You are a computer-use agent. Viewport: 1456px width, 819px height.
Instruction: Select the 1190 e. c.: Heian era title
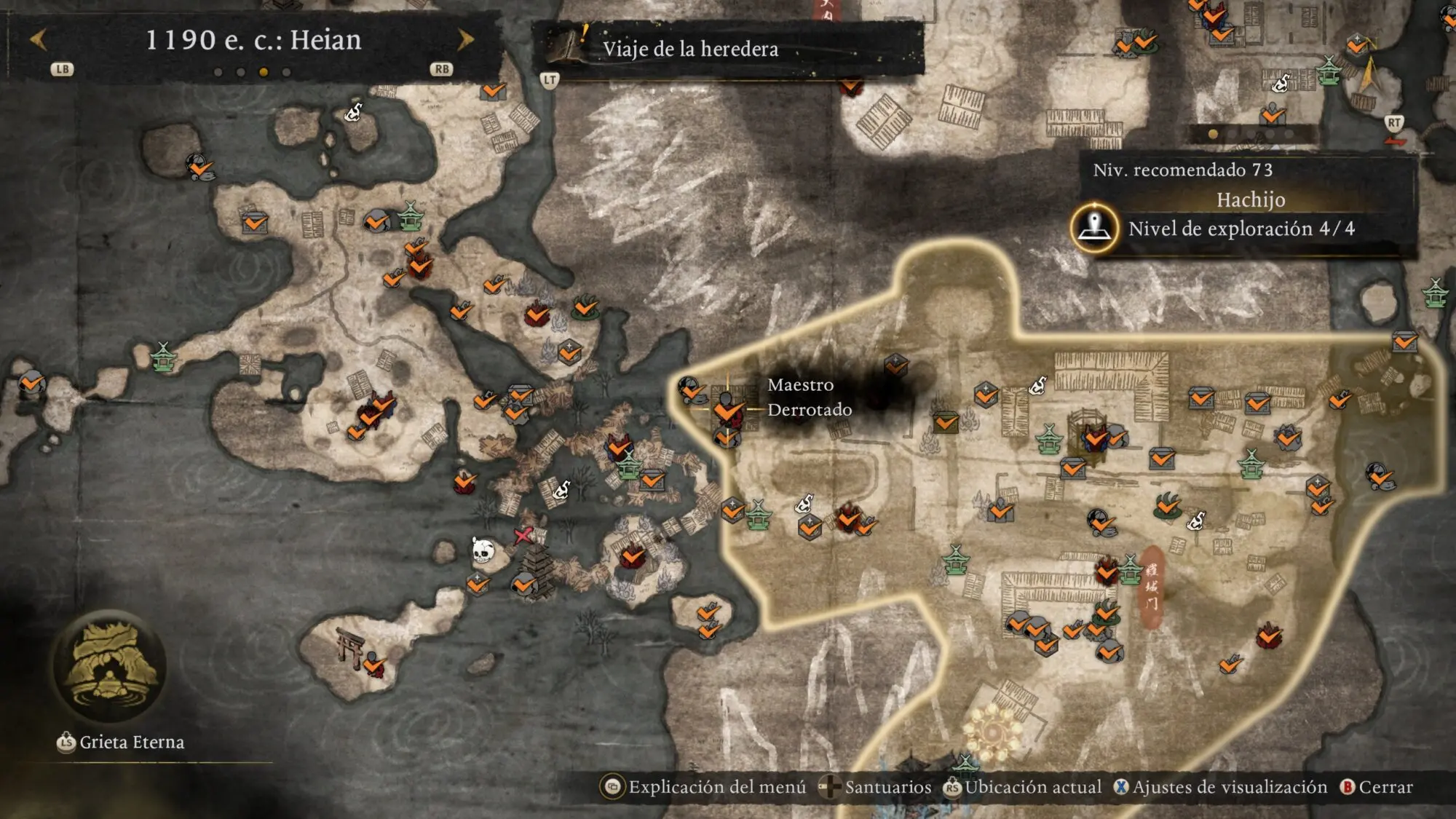pos(253,40)
